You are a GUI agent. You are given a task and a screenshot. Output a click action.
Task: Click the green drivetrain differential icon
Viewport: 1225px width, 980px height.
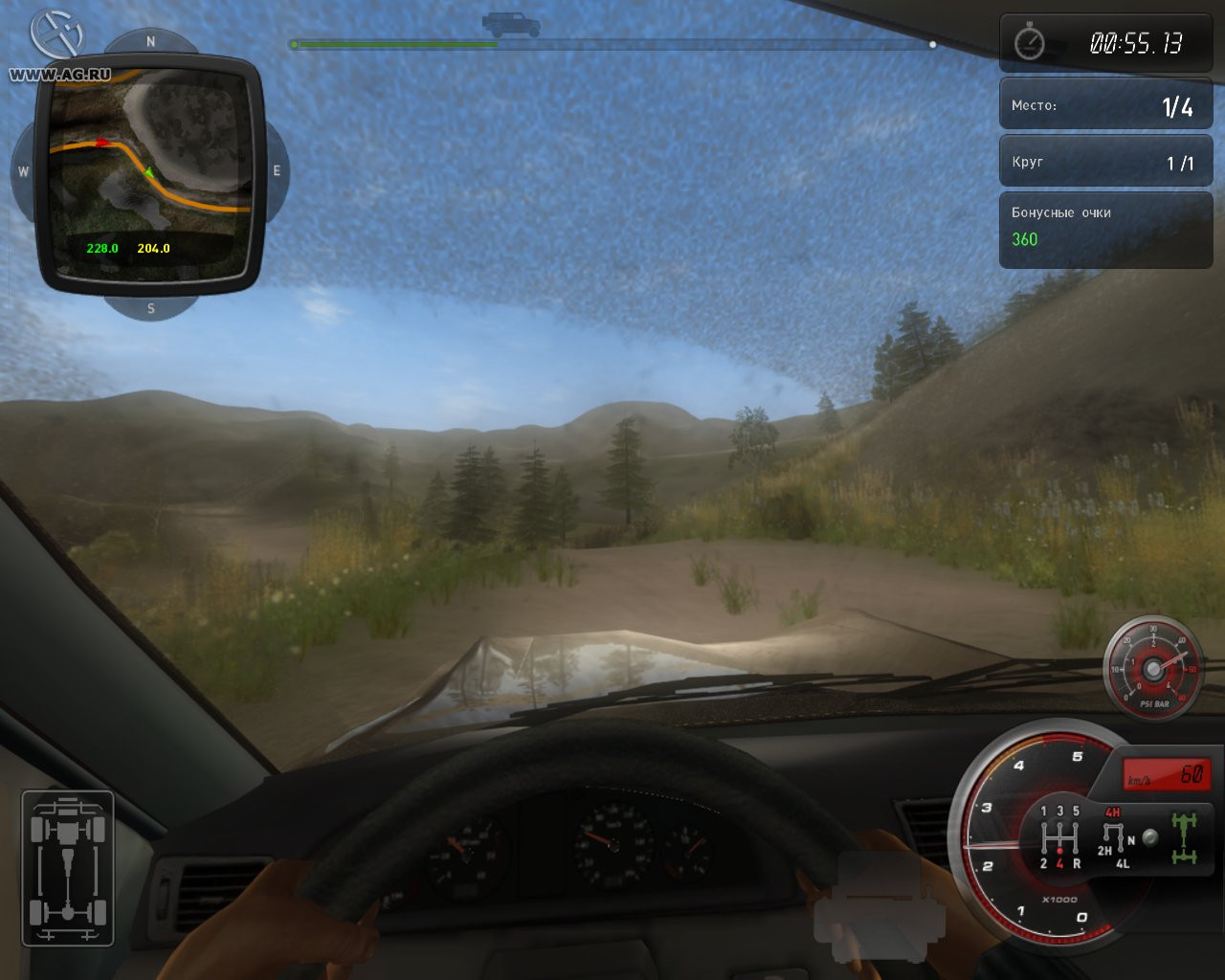tap(1185, 837)
